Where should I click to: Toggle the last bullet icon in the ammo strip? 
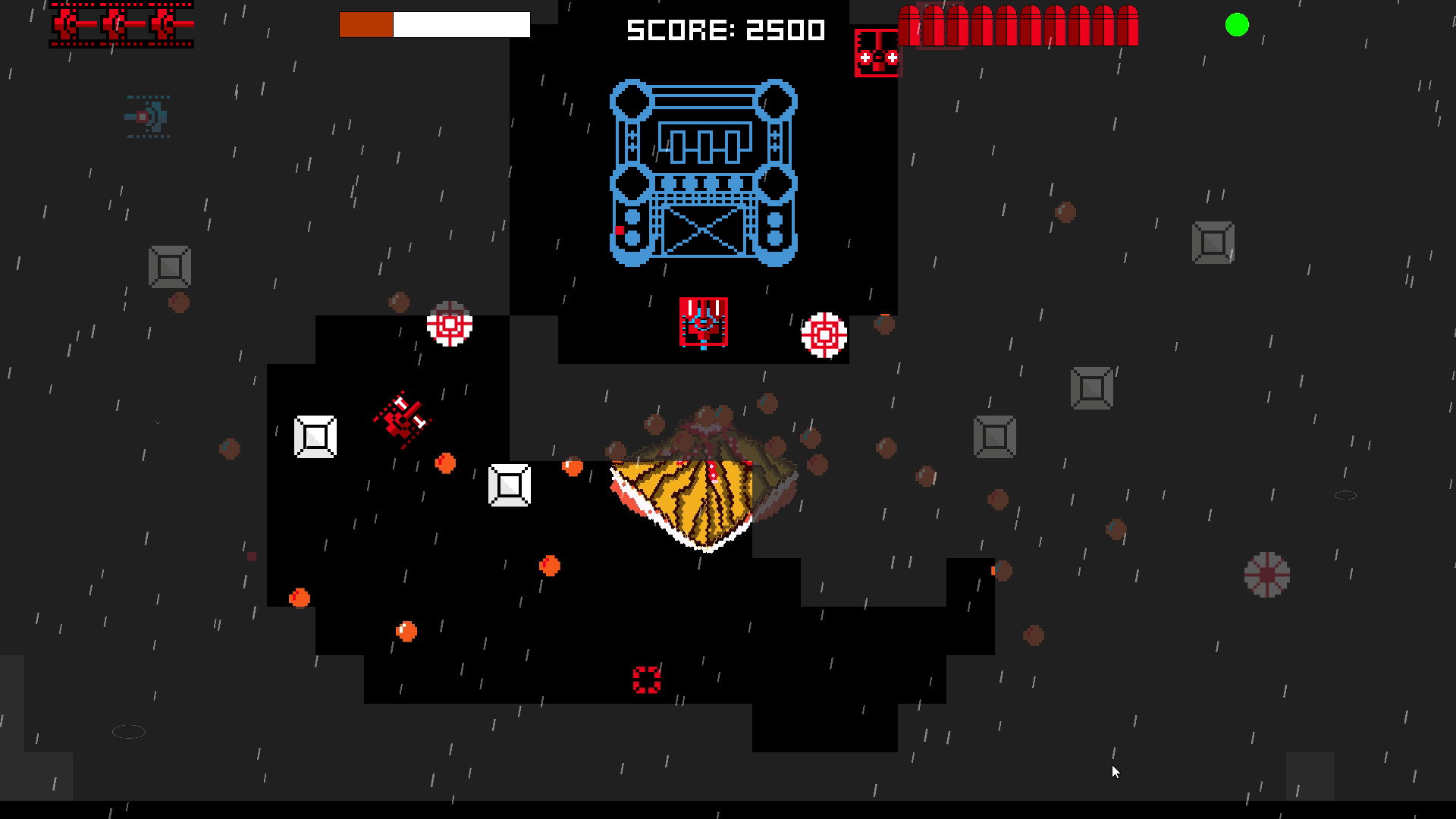tap(1128, 27)
